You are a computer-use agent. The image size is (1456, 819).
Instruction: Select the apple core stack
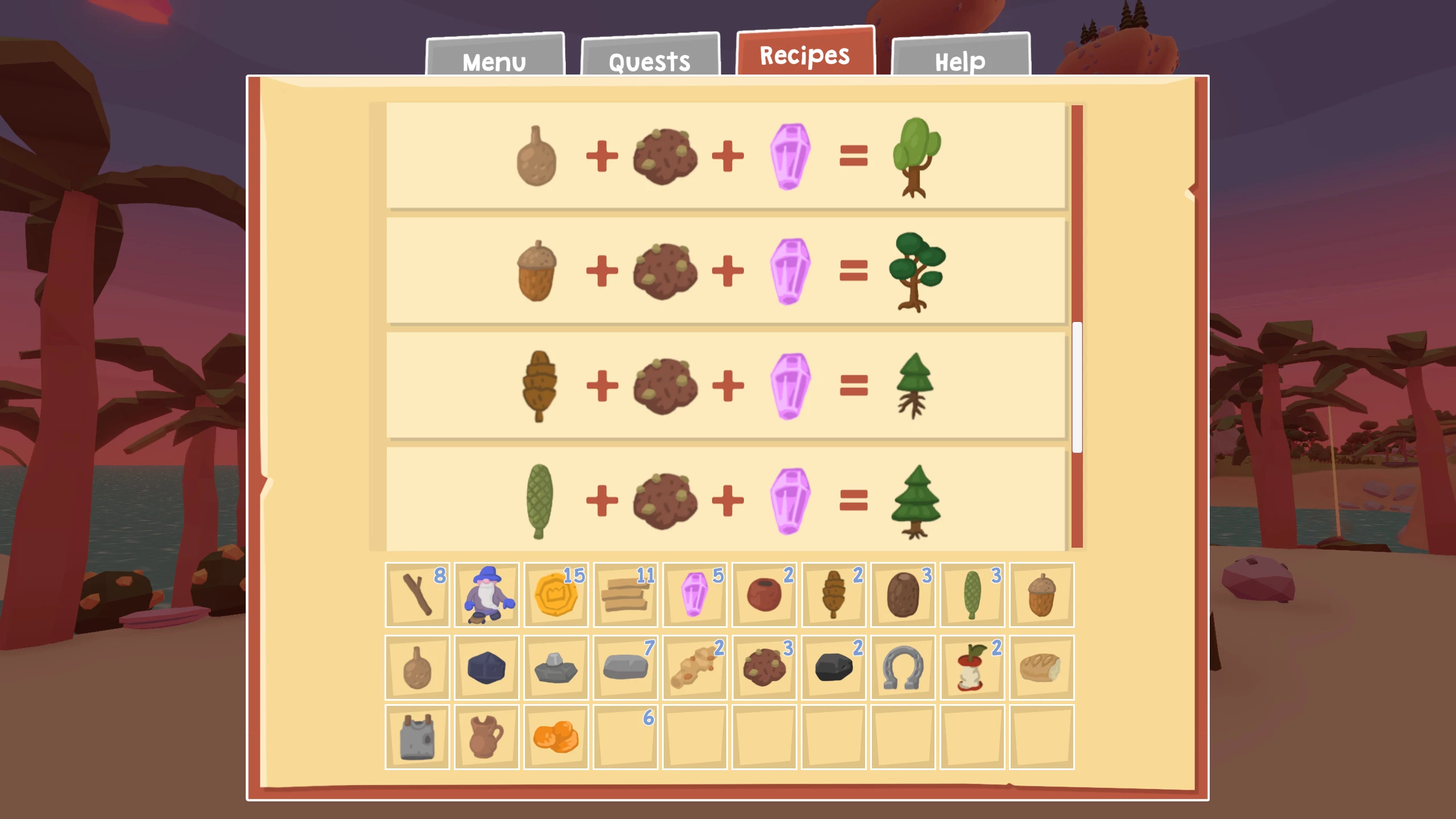(973, 668)
